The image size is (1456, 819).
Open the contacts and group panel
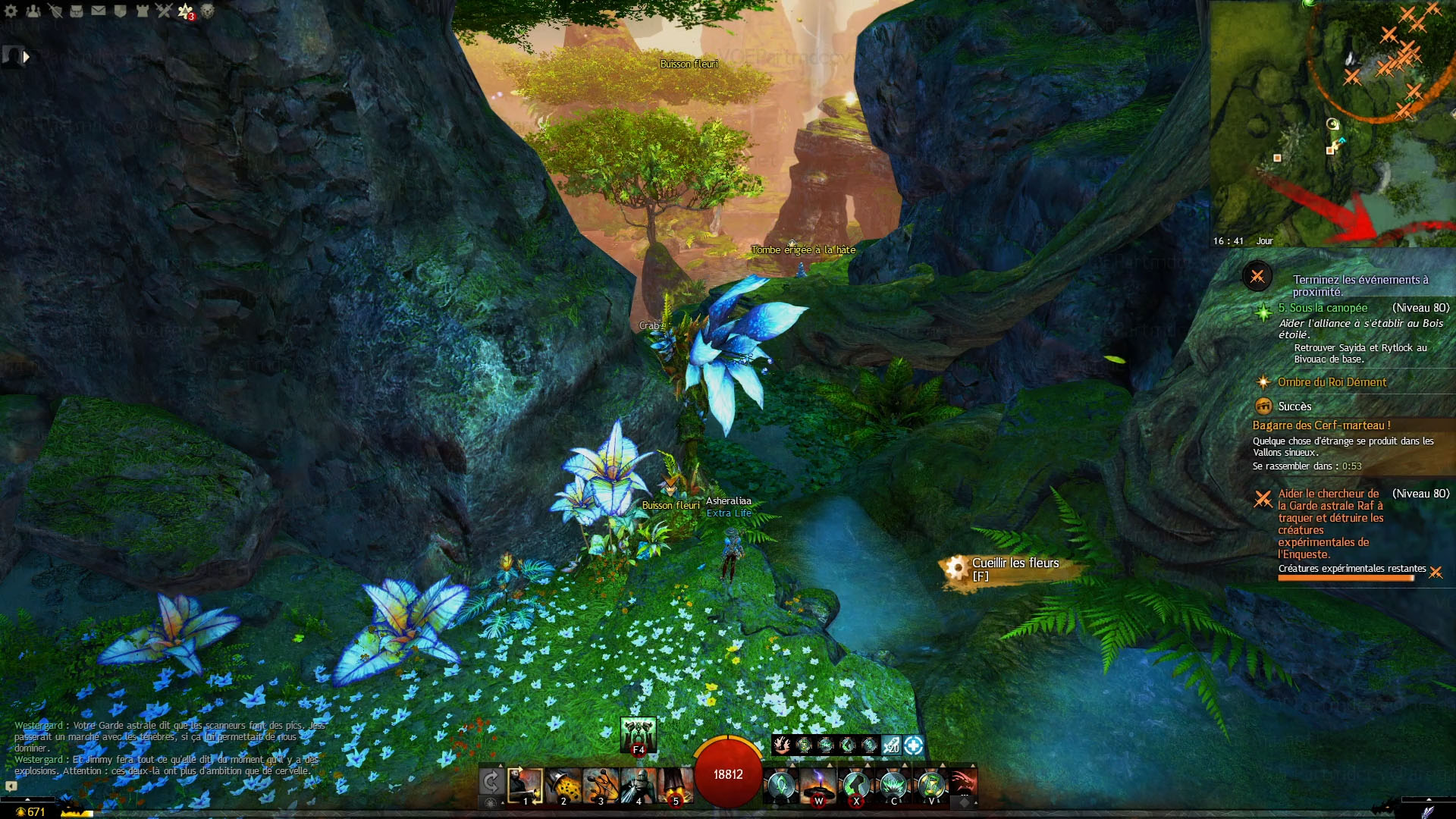[x=33, y=11]
